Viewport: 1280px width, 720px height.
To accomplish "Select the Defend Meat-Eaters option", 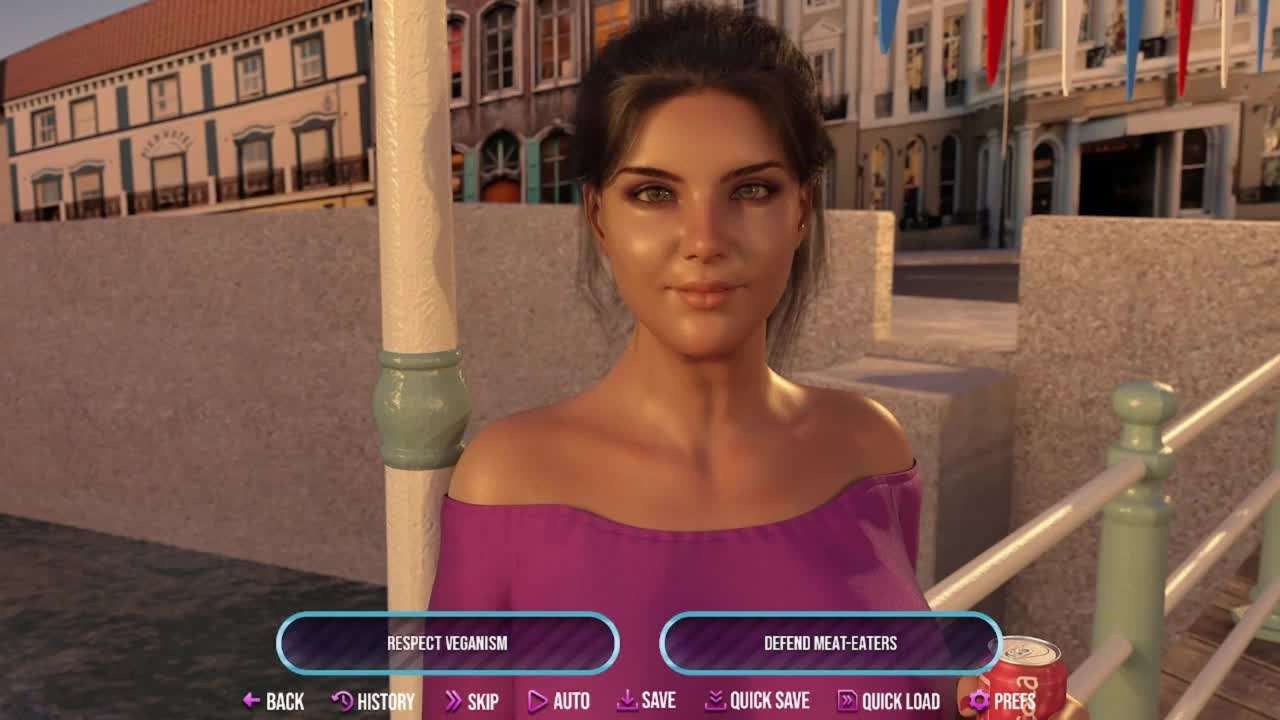I will point(830,643).
